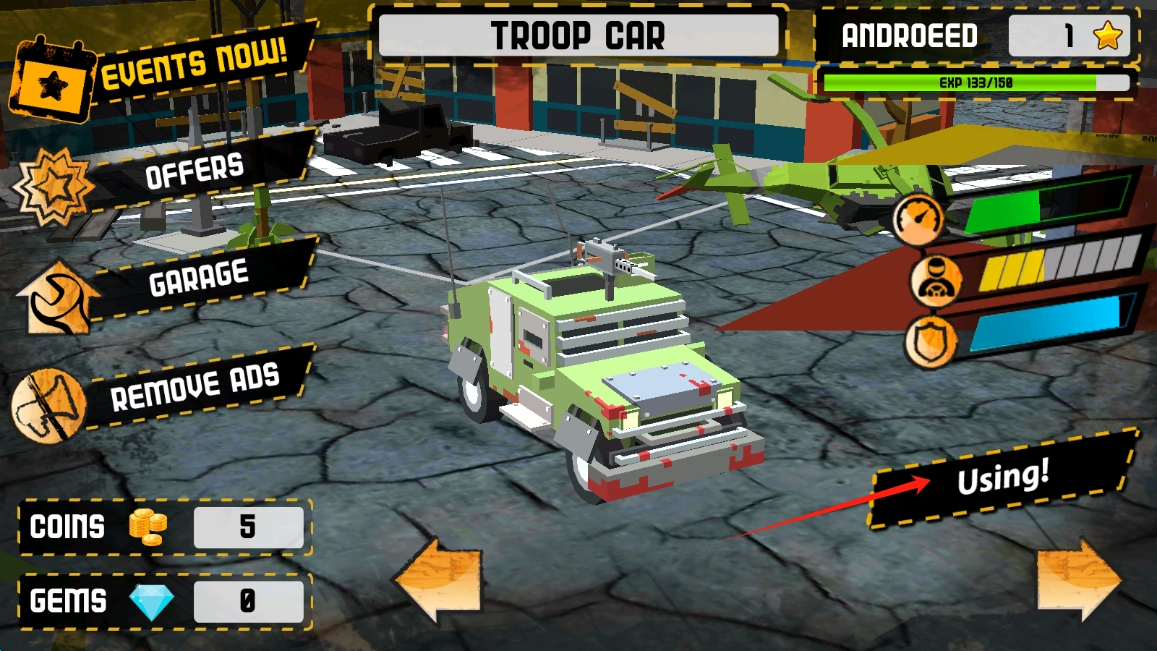1157x651 pixels.
Task: Show the next vehicle with right arrow
Action: coord(1079,580)
